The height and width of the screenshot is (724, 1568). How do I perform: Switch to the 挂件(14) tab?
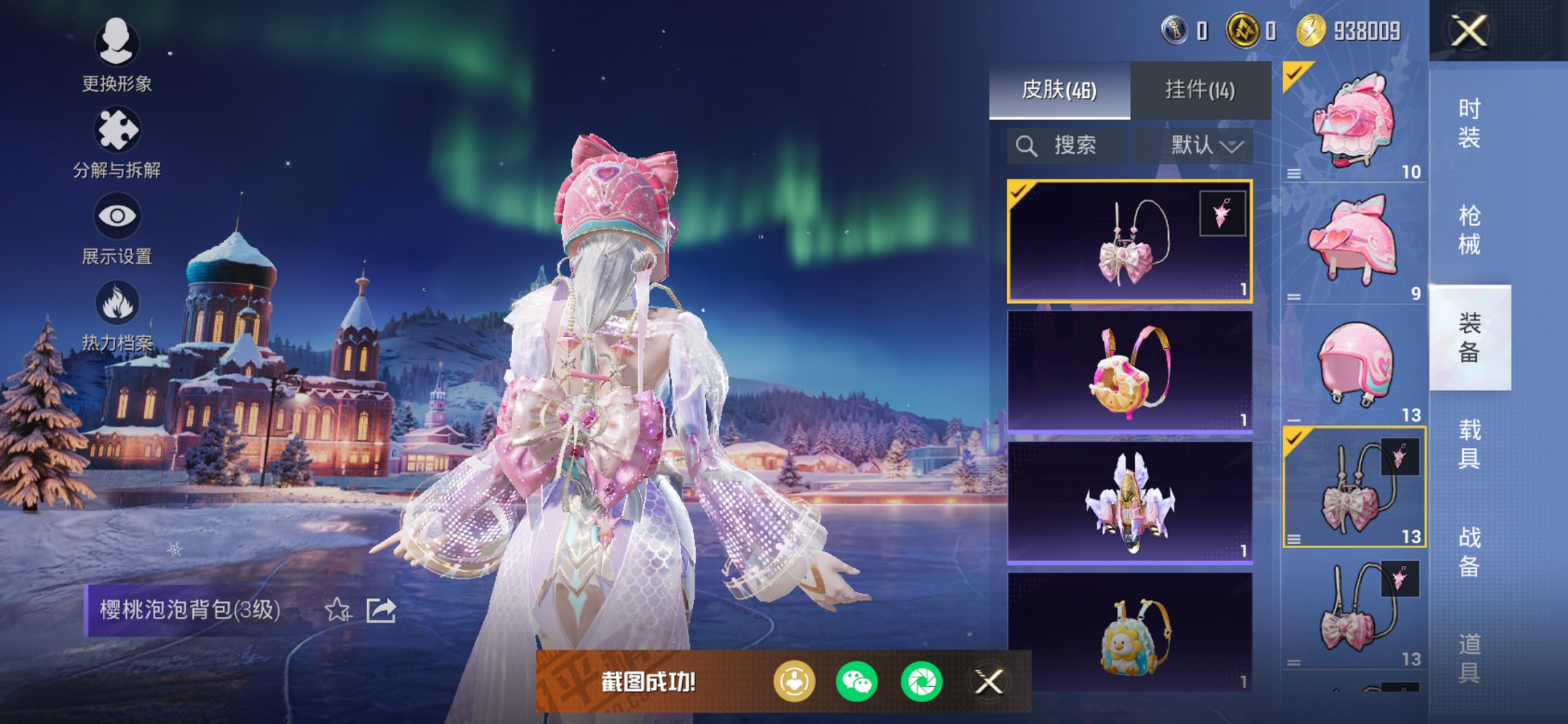[x=1199, y=90]
